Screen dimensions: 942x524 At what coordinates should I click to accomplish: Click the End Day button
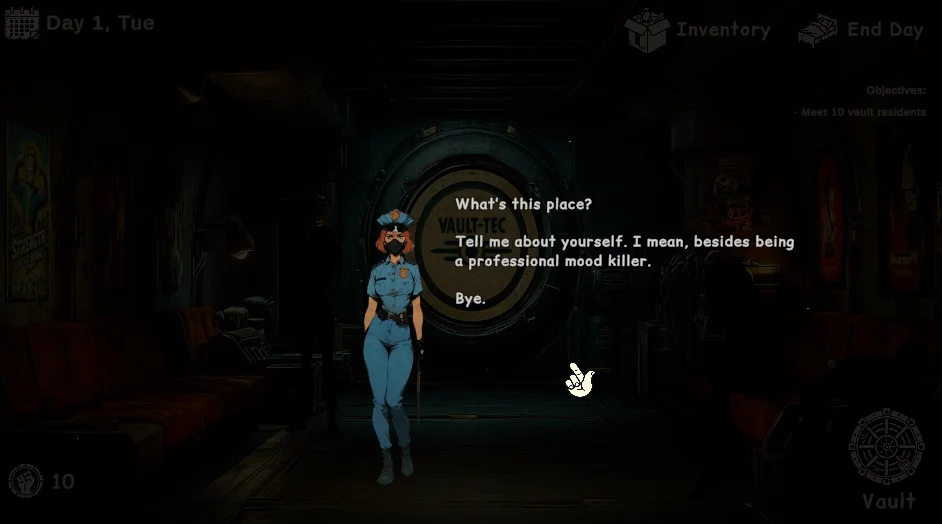860,30
